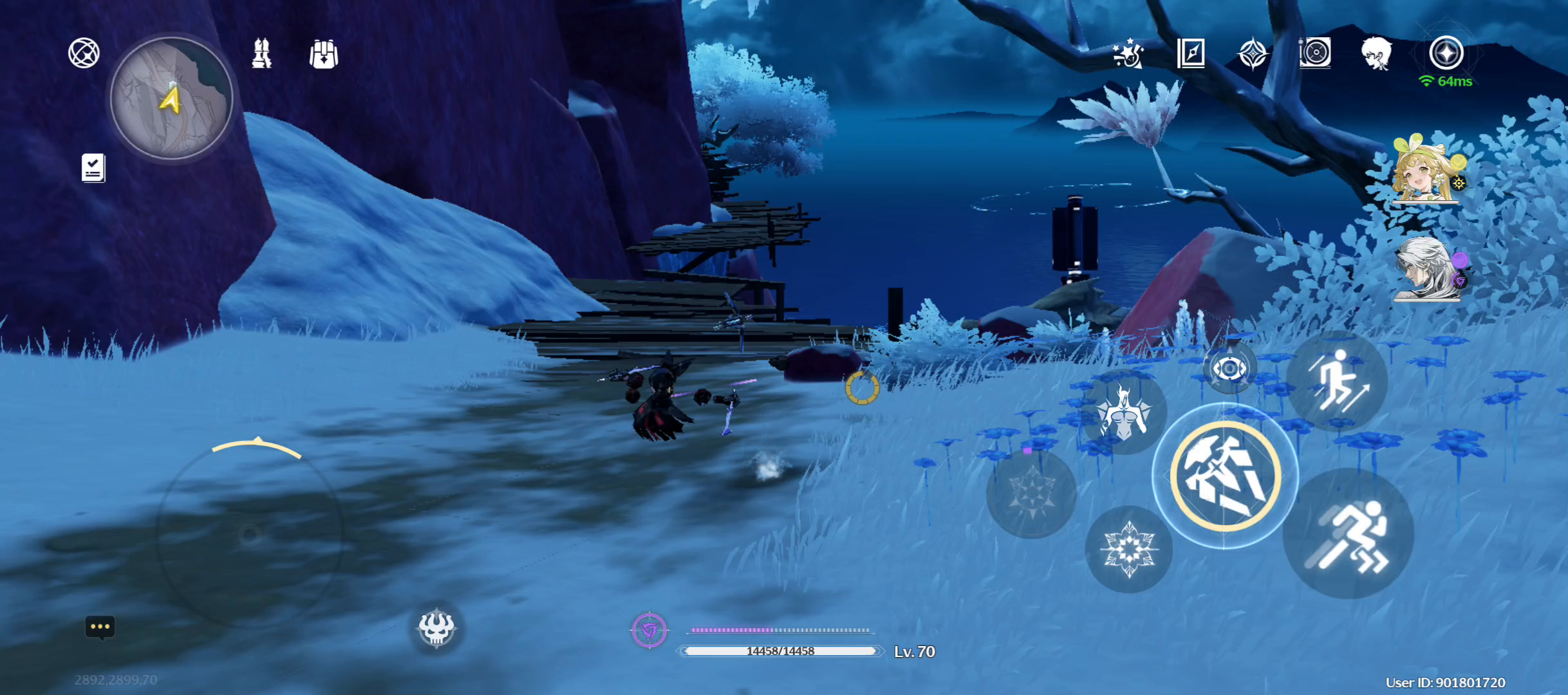Open the chess pieces icon menu
This screenshot has width=1568, height=695.
point(262,53)
